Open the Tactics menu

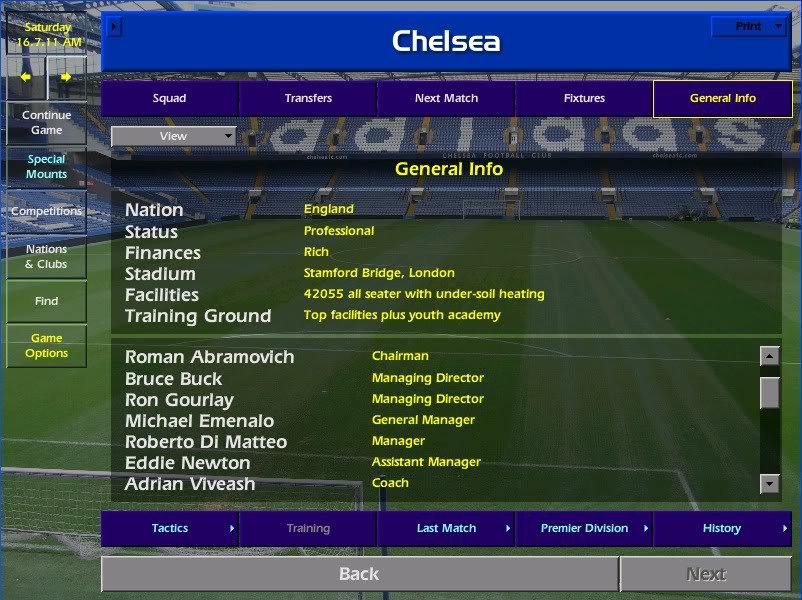point(170,528)
